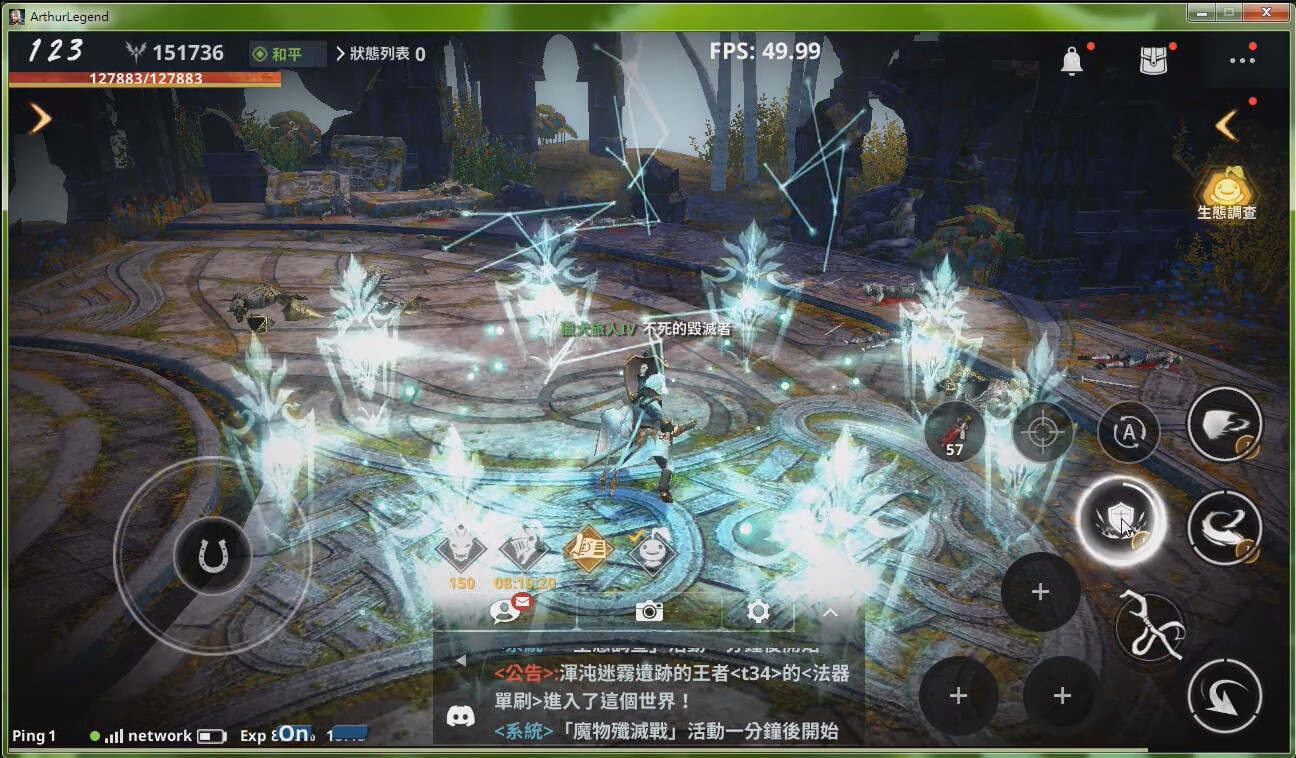Toggle the auto-battle A button
The height and width of the screenshot is (758, 1296).
(1128, 432)
